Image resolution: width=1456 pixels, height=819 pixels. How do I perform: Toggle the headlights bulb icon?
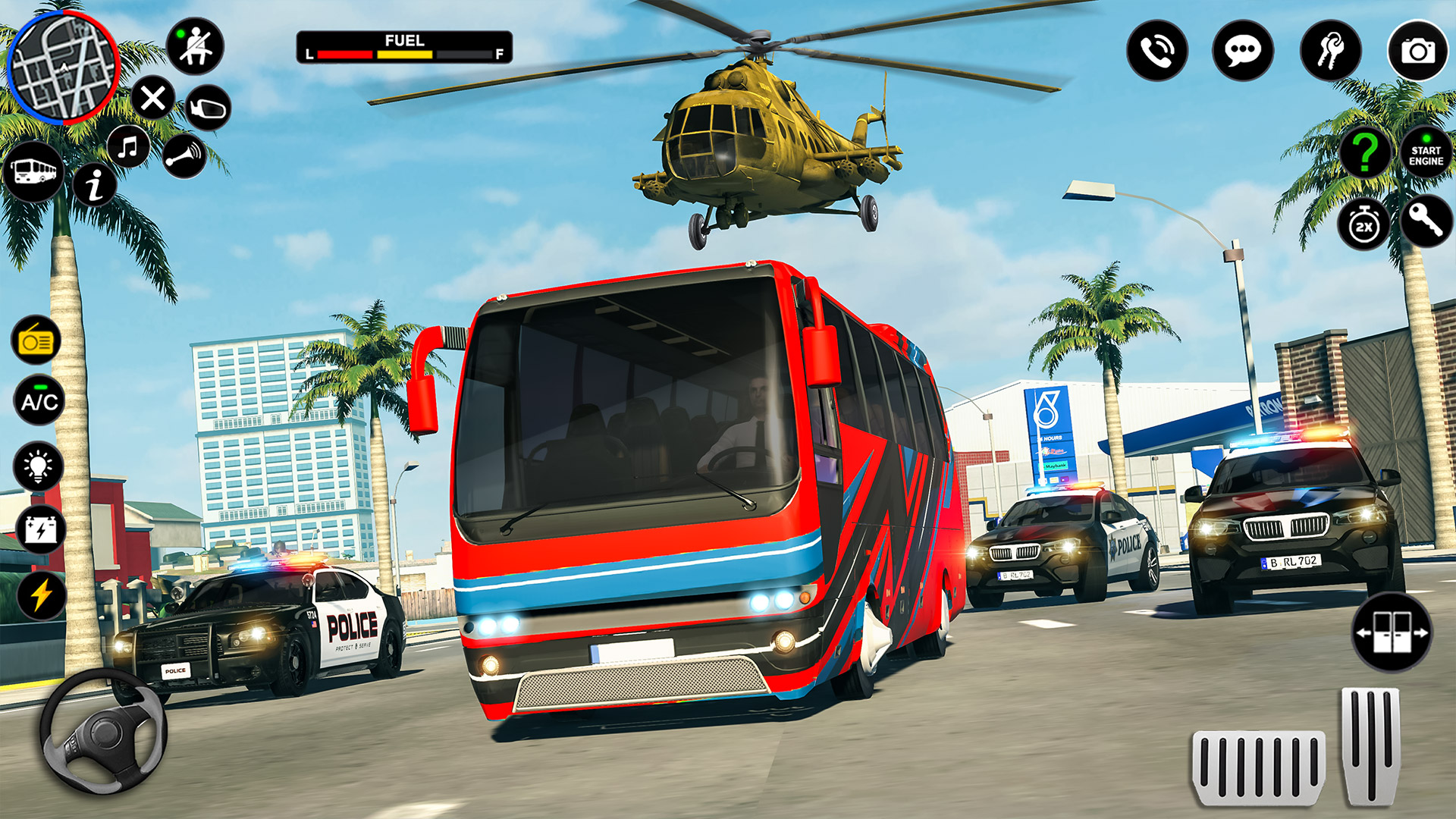(x=36, y=466)
